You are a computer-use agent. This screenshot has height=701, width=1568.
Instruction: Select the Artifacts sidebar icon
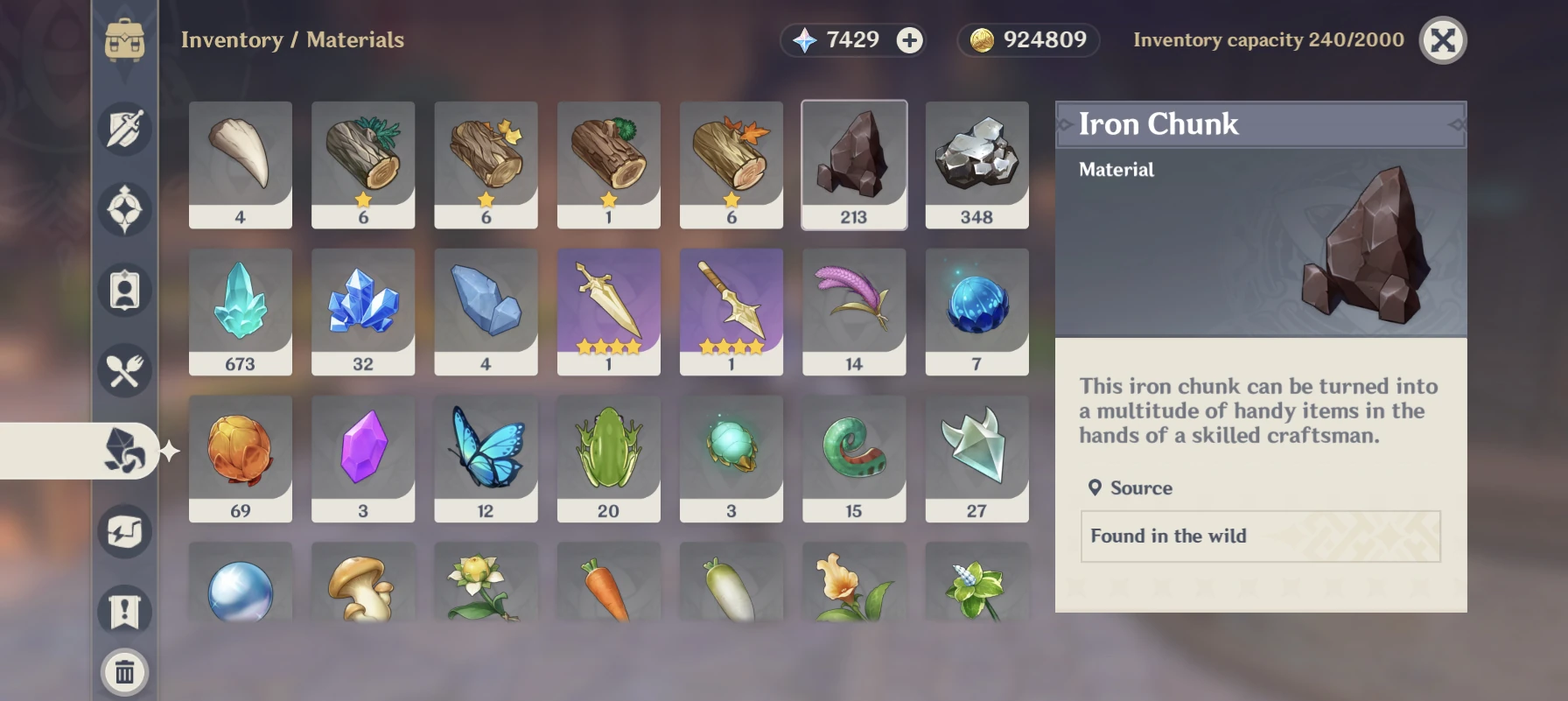coord(123,209)
